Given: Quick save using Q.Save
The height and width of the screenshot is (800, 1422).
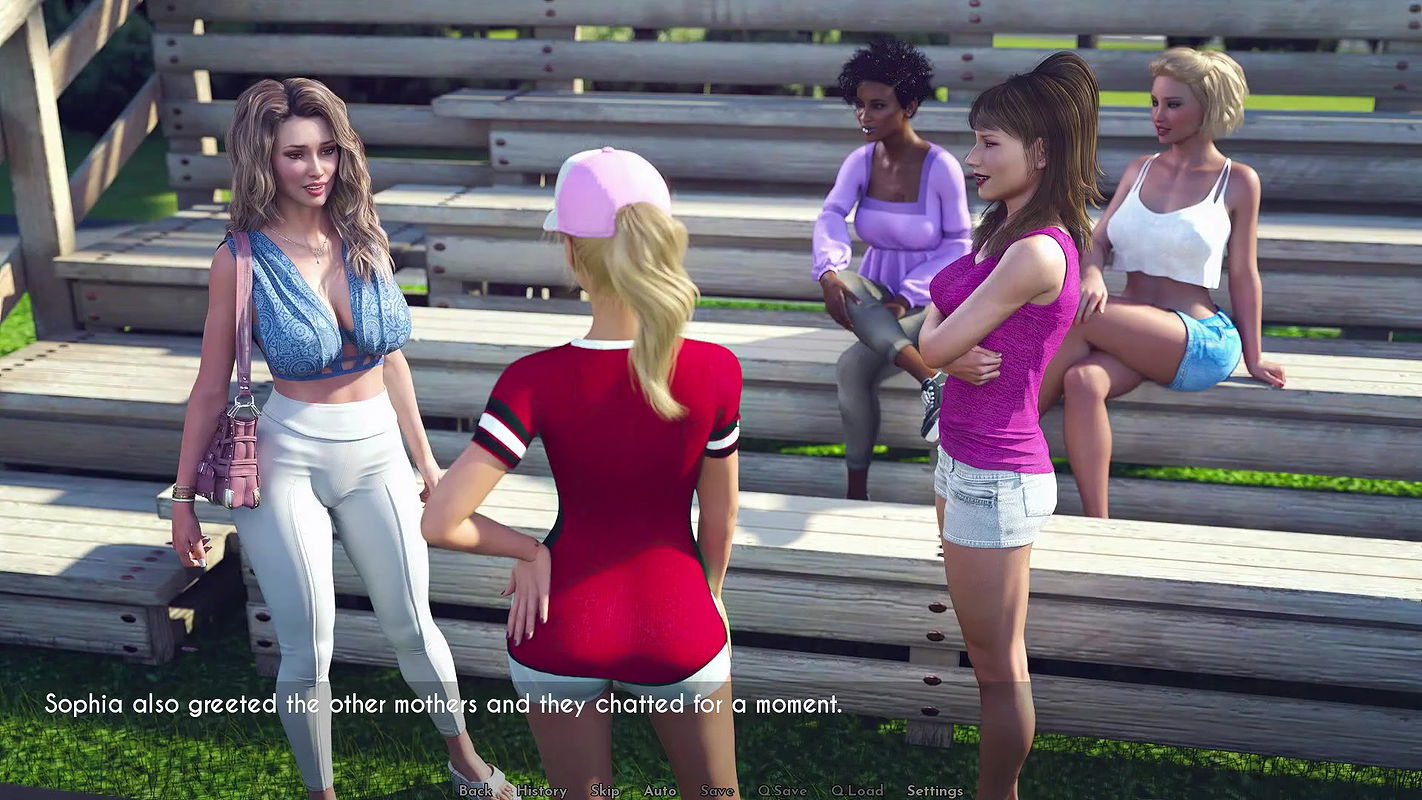Looking at the screenshot, I should pos(782,790).
